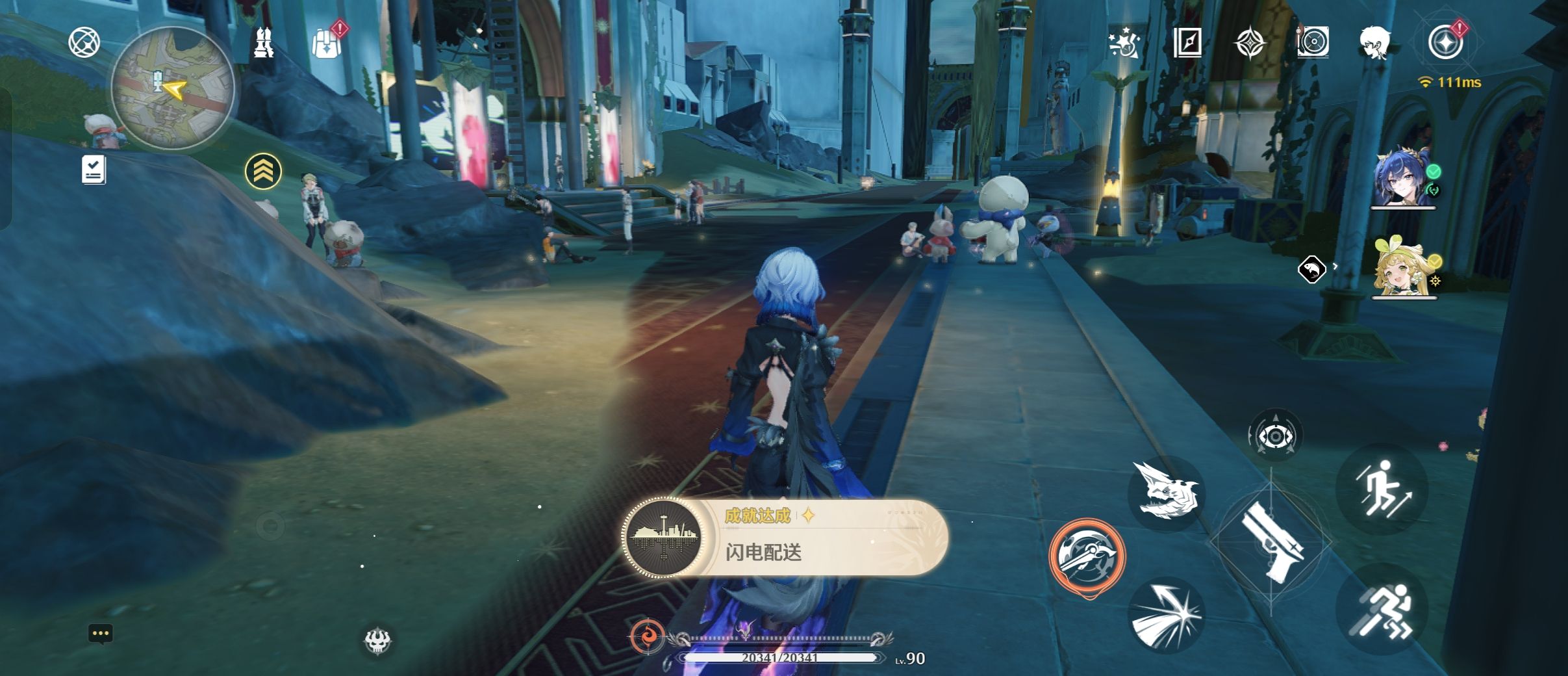Activate the dragon head skill
Viewport: 1568px width, 676px height.
point(1167,493)
